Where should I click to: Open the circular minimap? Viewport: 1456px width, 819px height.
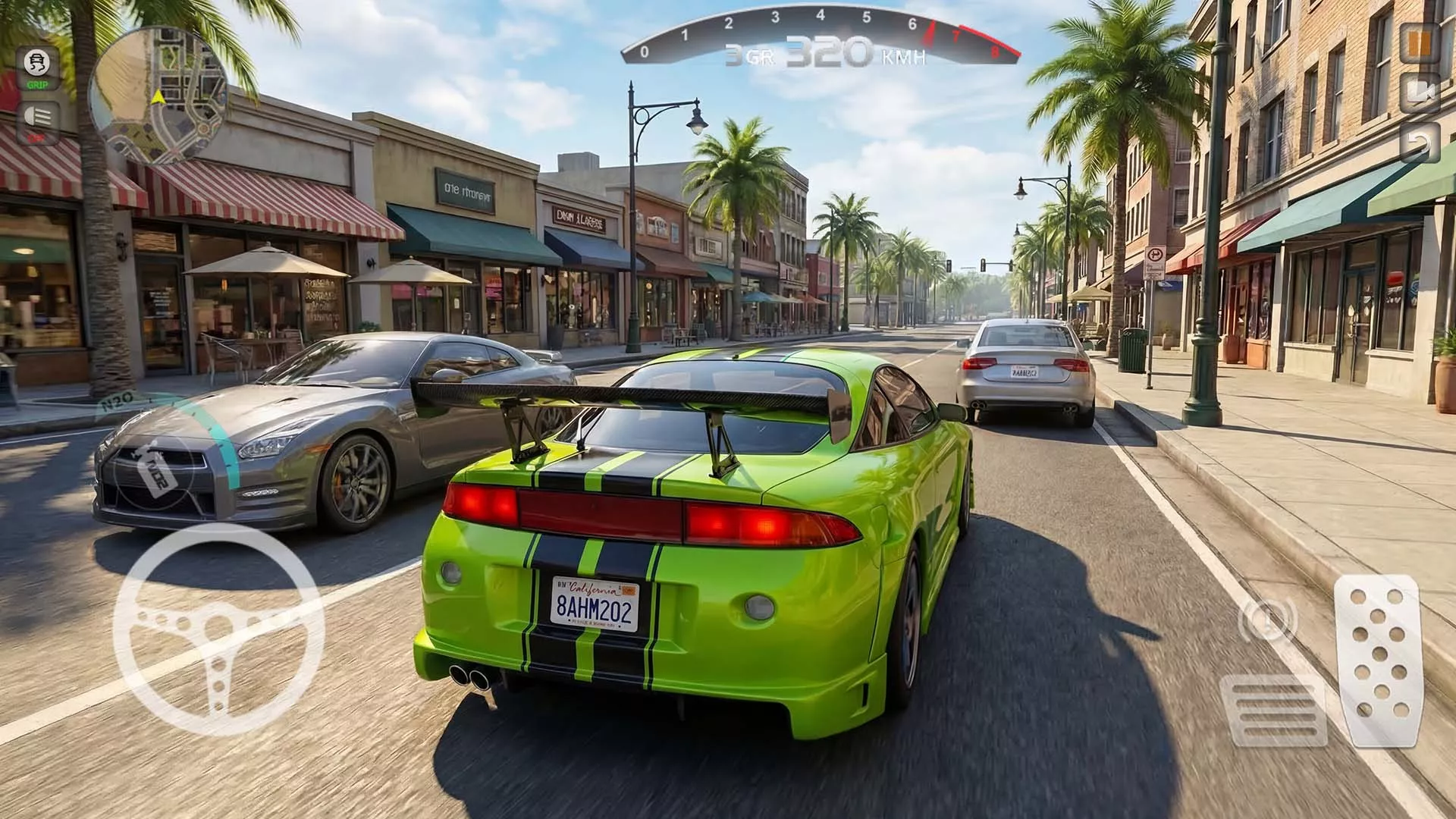158,95
